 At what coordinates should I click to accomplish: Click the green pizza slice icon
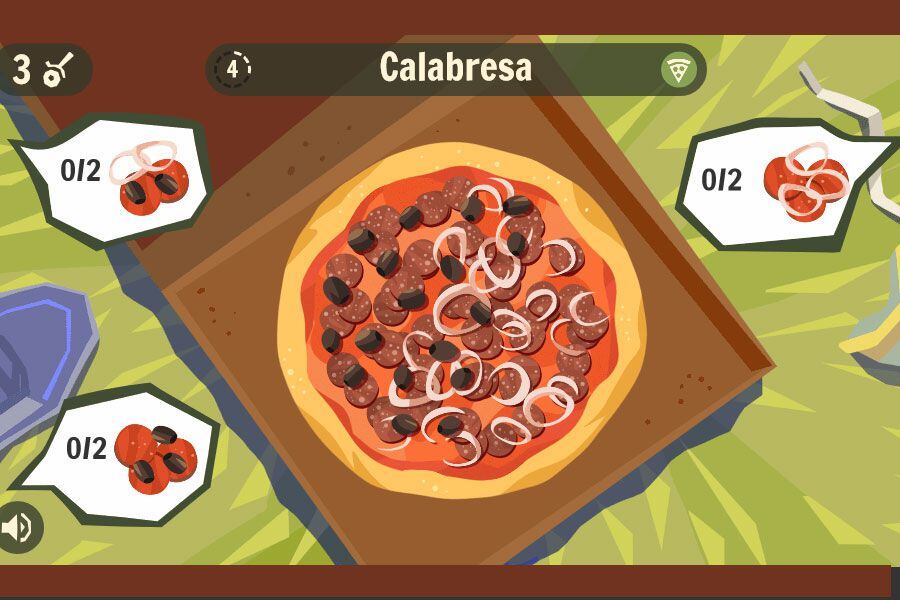click(679, 69)
